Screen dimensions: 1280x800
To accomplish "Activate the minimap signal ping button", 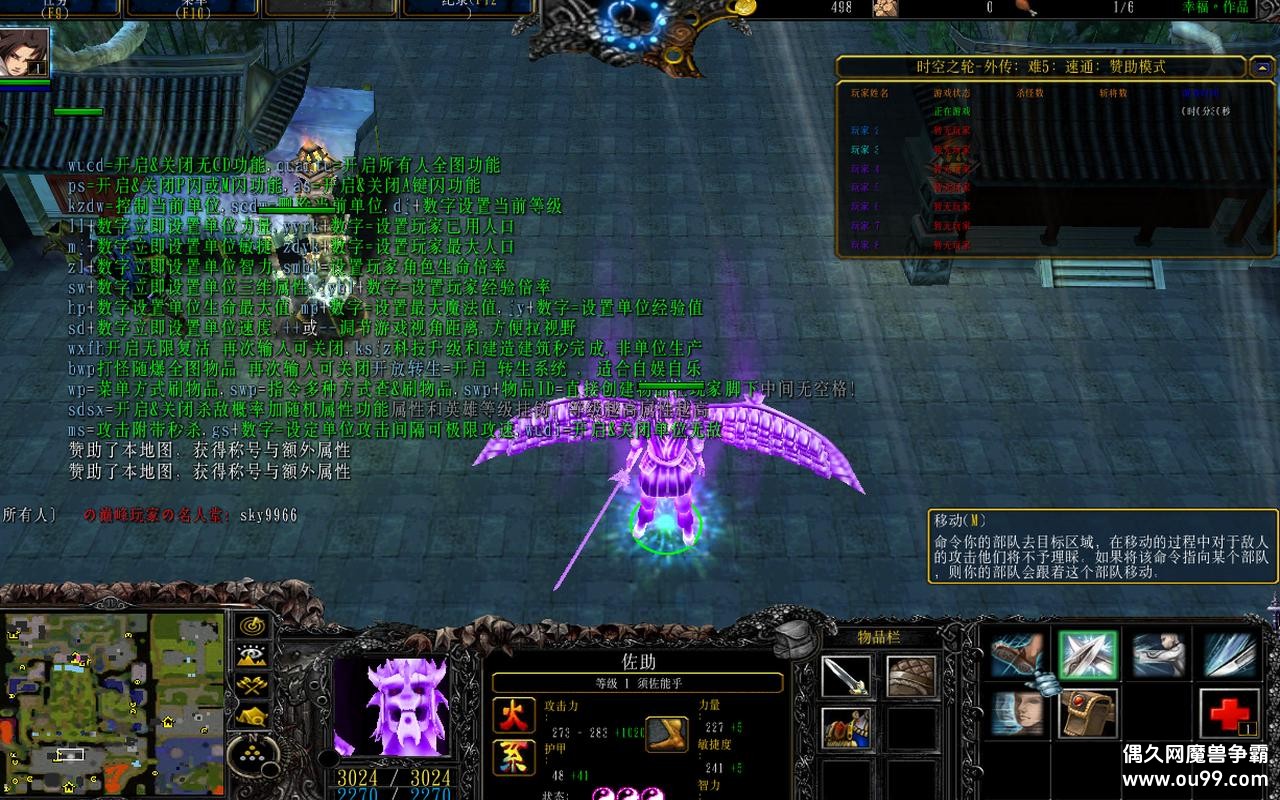I will click(x=250, y=625).
